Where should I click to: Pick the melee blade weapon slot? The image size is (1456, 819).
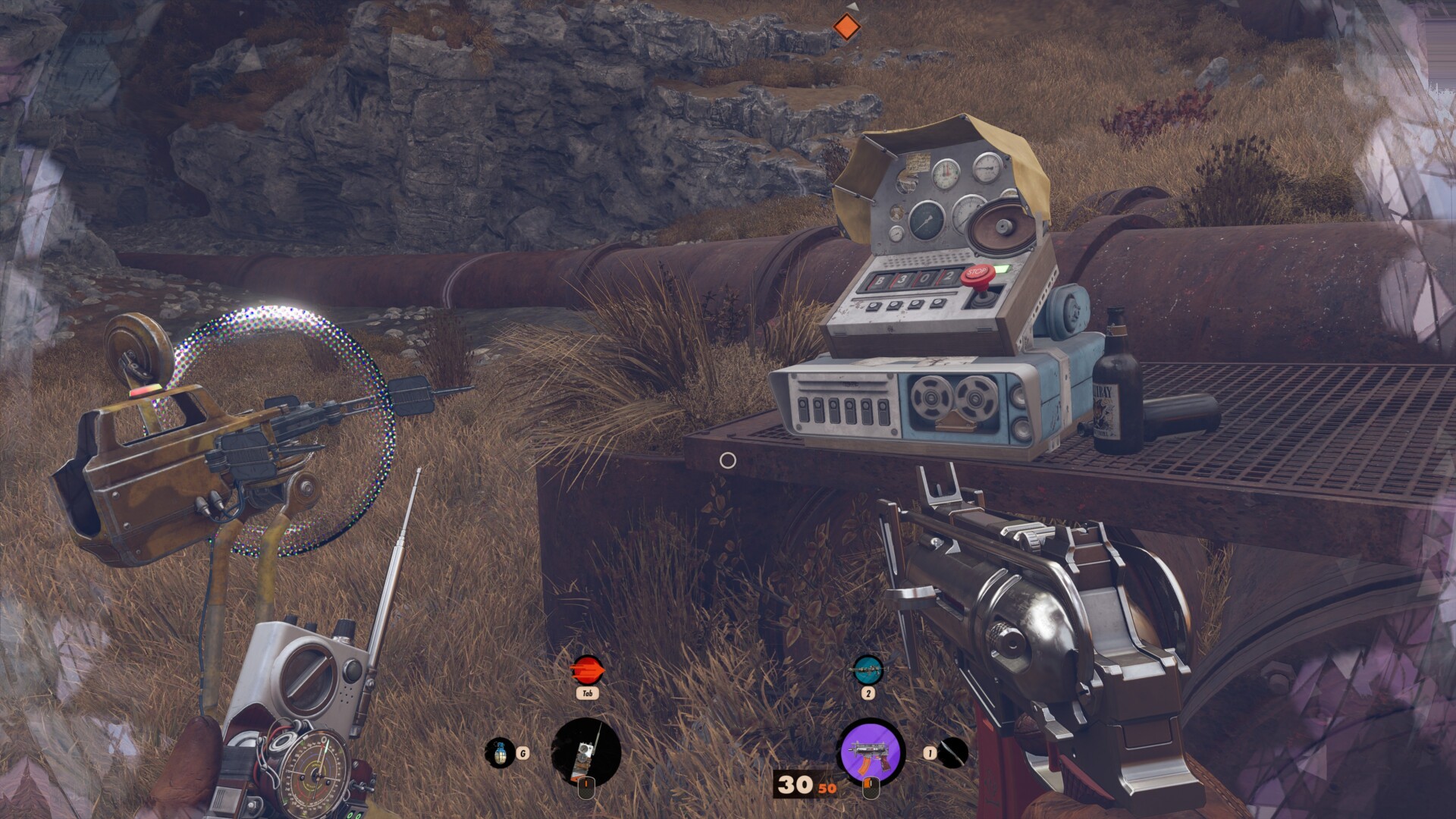click(953, 752)
